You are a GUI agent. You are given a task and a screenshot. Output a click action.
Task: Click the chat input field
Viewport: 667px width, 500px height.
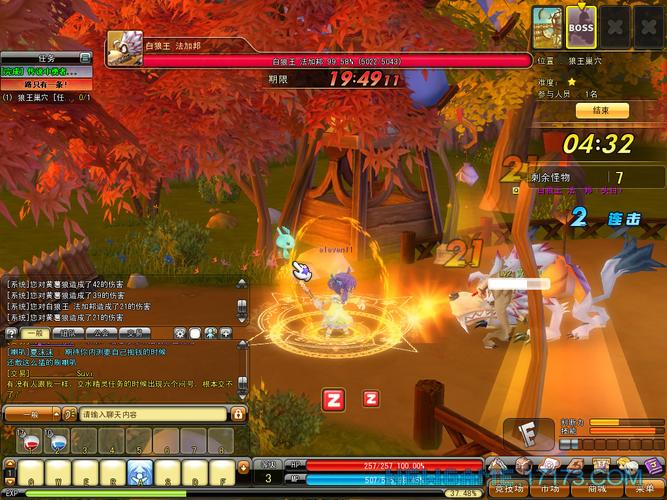pos(150,413)
